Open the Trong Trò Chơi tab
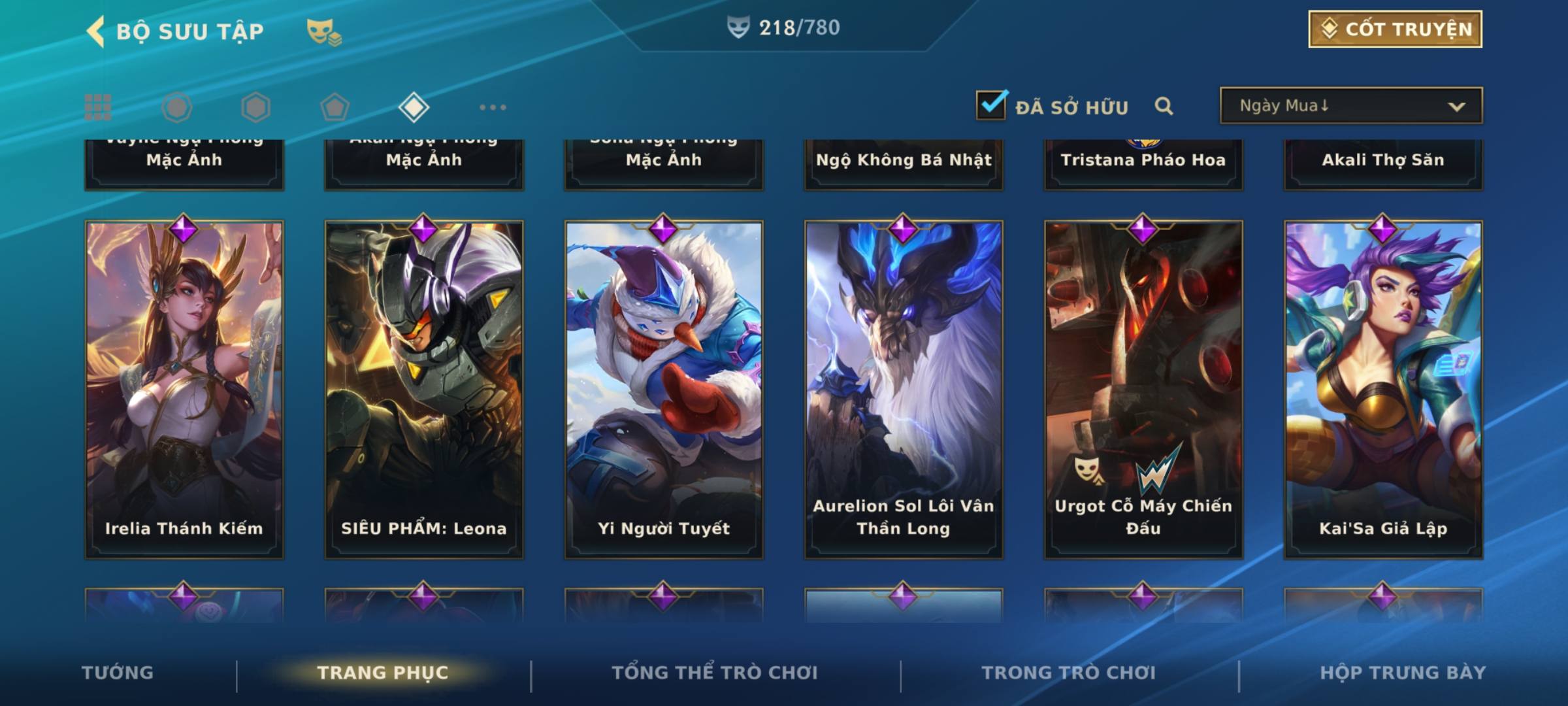 click(1069, 673)
